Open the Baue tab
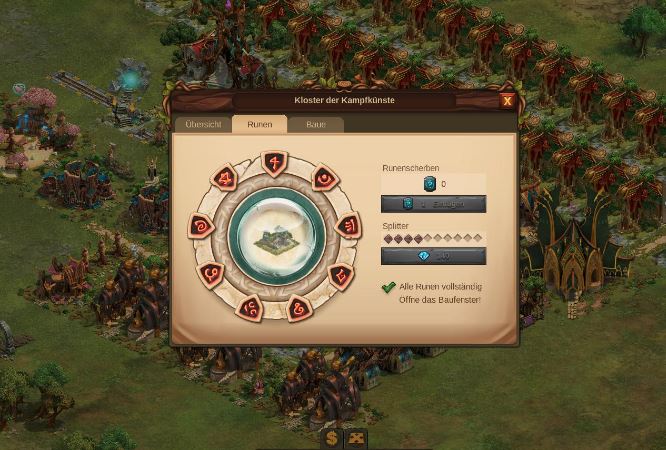 pos(315,124)
